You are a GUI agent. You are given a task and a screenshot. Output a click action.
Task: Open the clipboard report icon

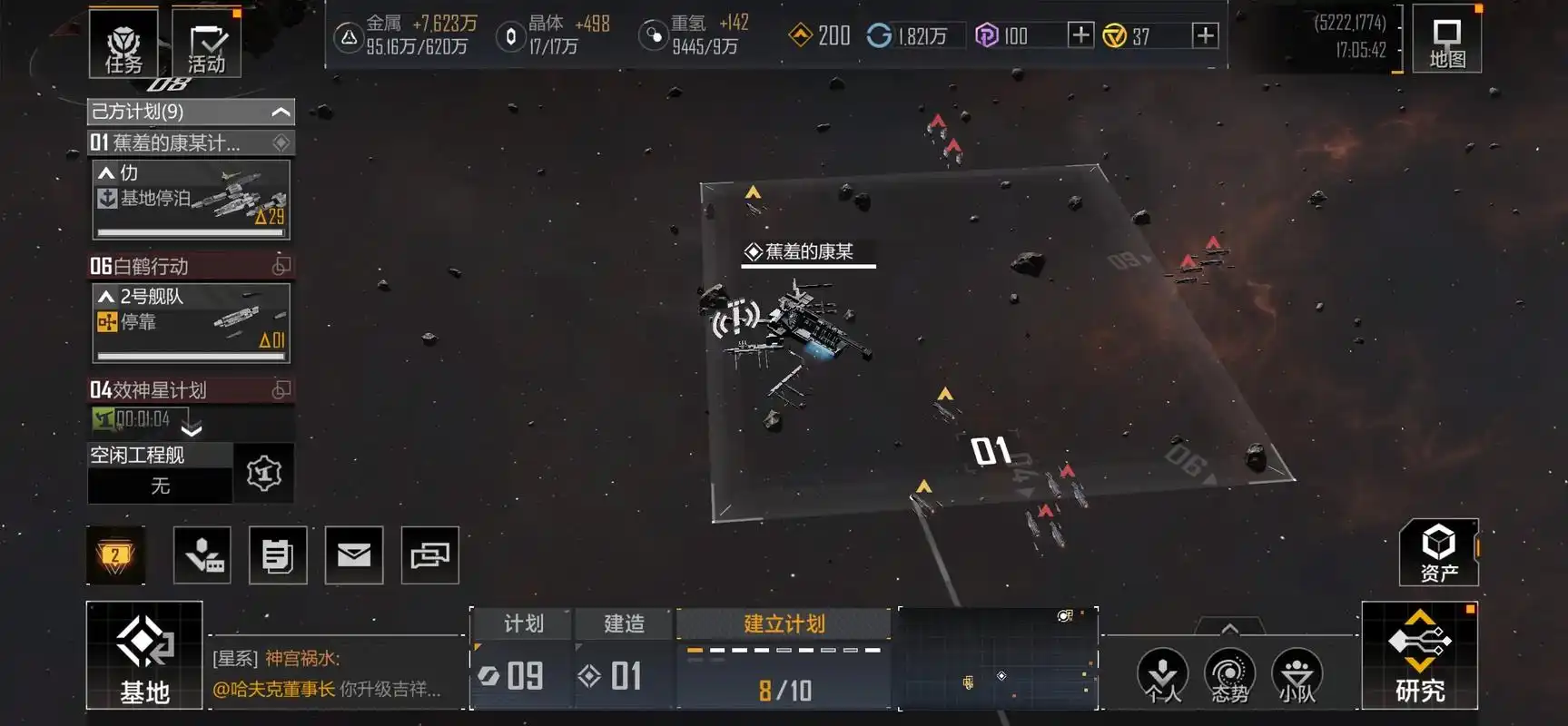[x=277, y=554]
